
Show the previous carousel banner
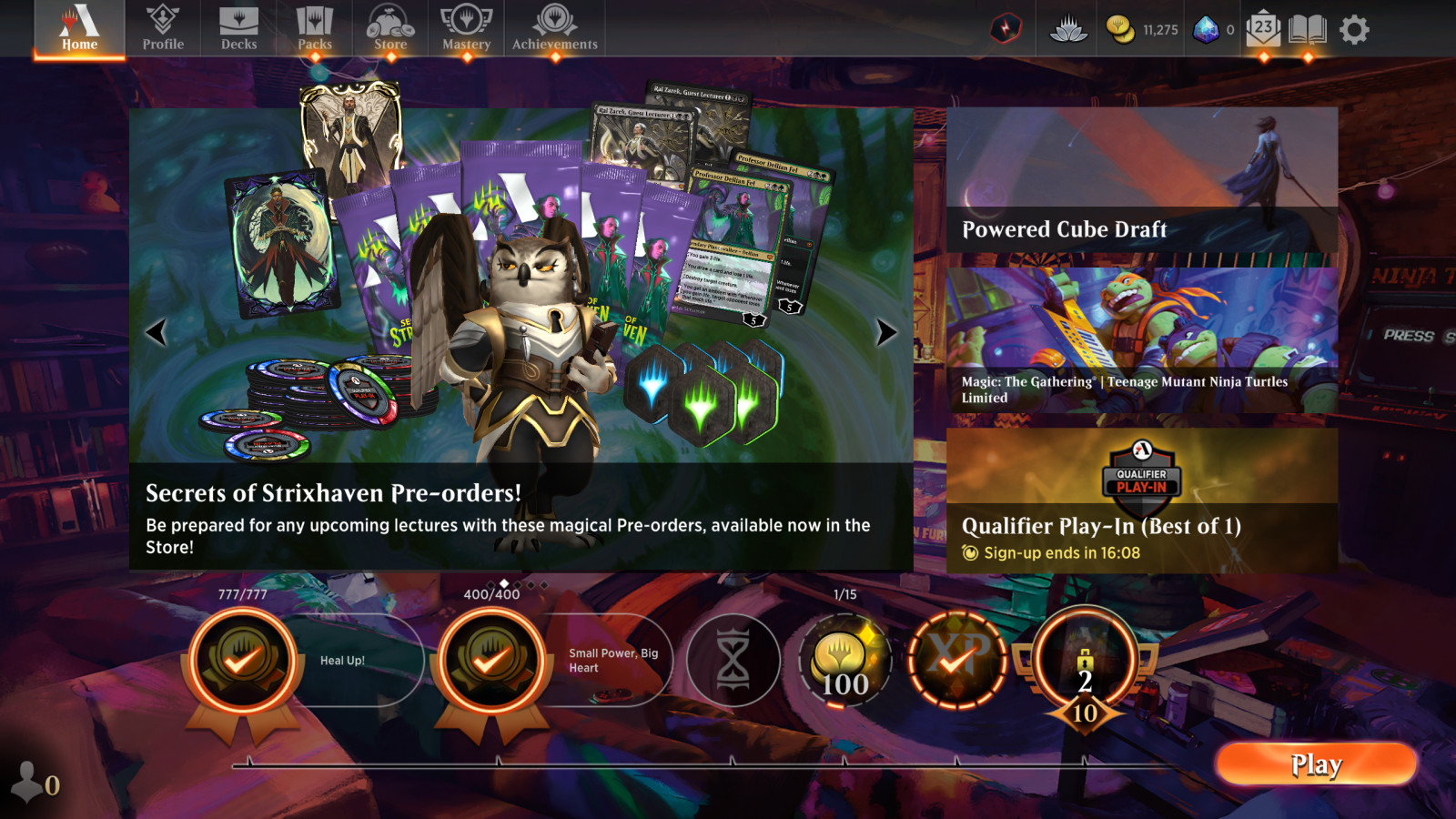point(157,332)
